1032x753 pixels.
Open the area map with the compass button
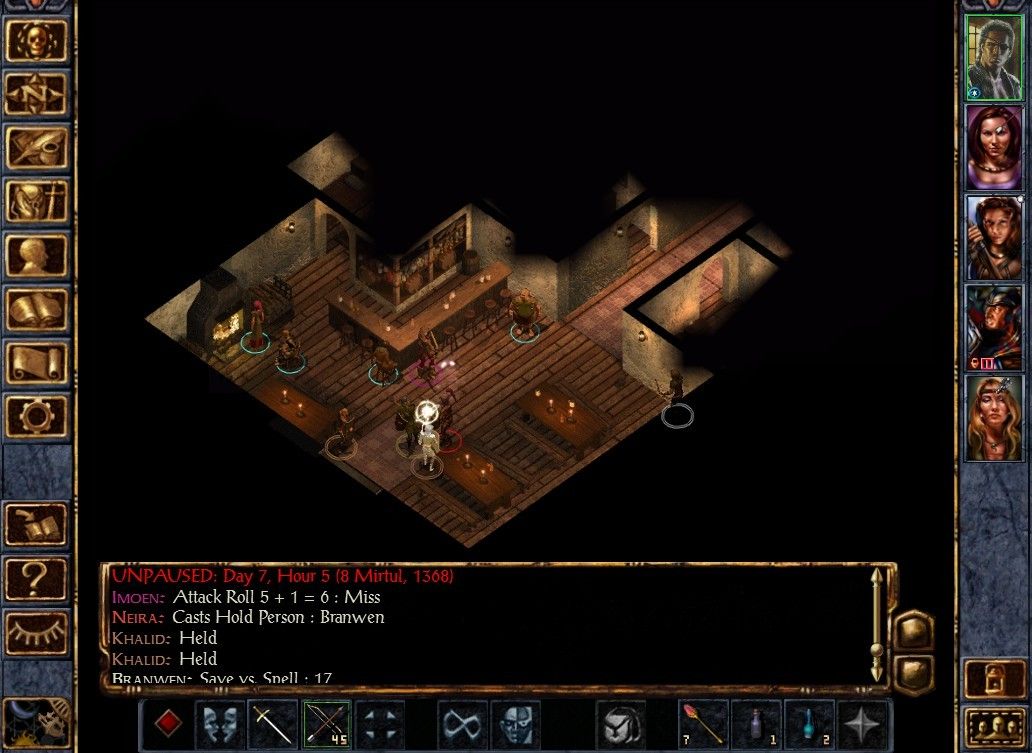37,95
